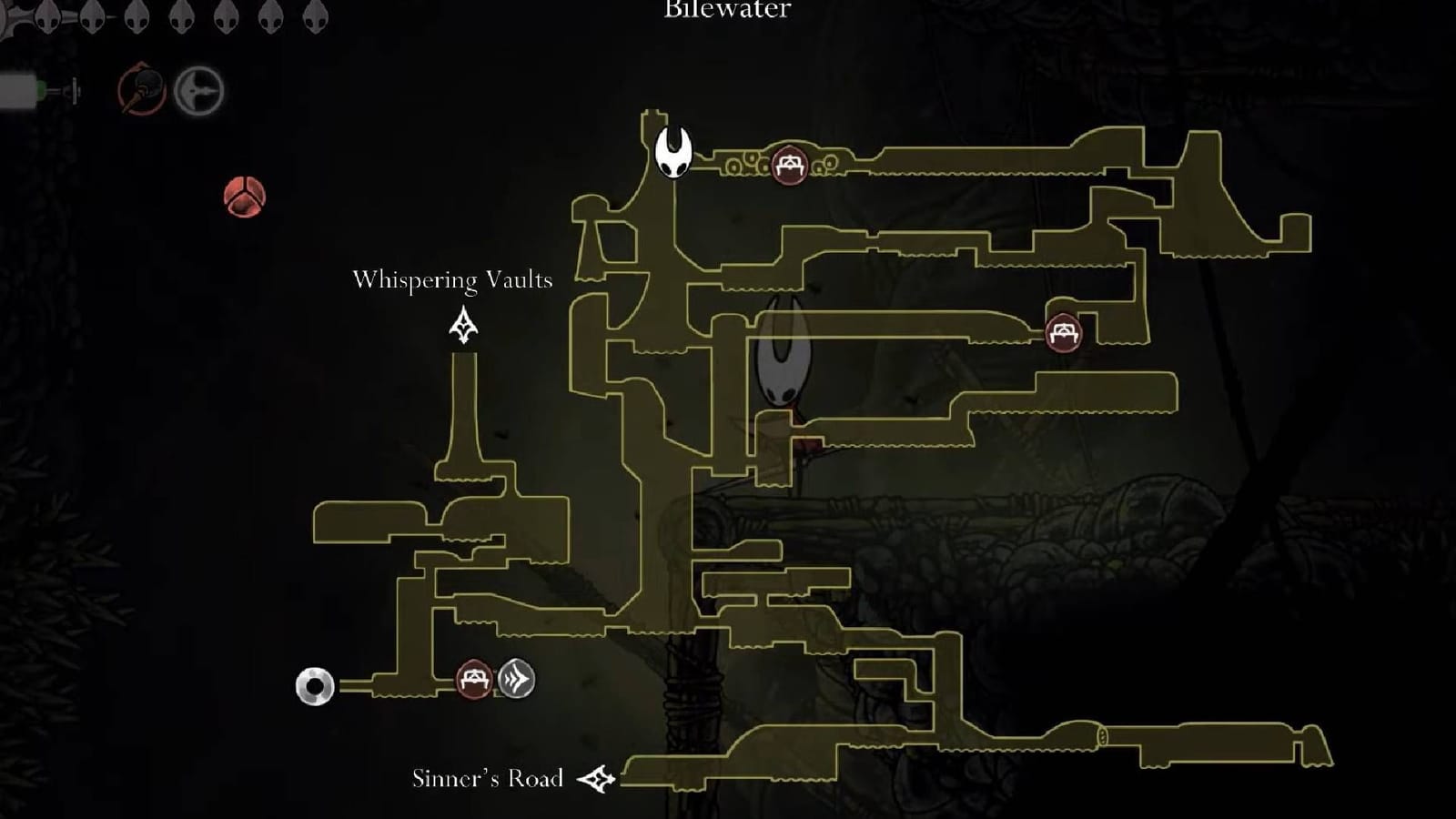This screenshot has height=819, width=1456.
Task: Select the bench icon near Bilewater's top entrance
Action: tap(790, 165)
